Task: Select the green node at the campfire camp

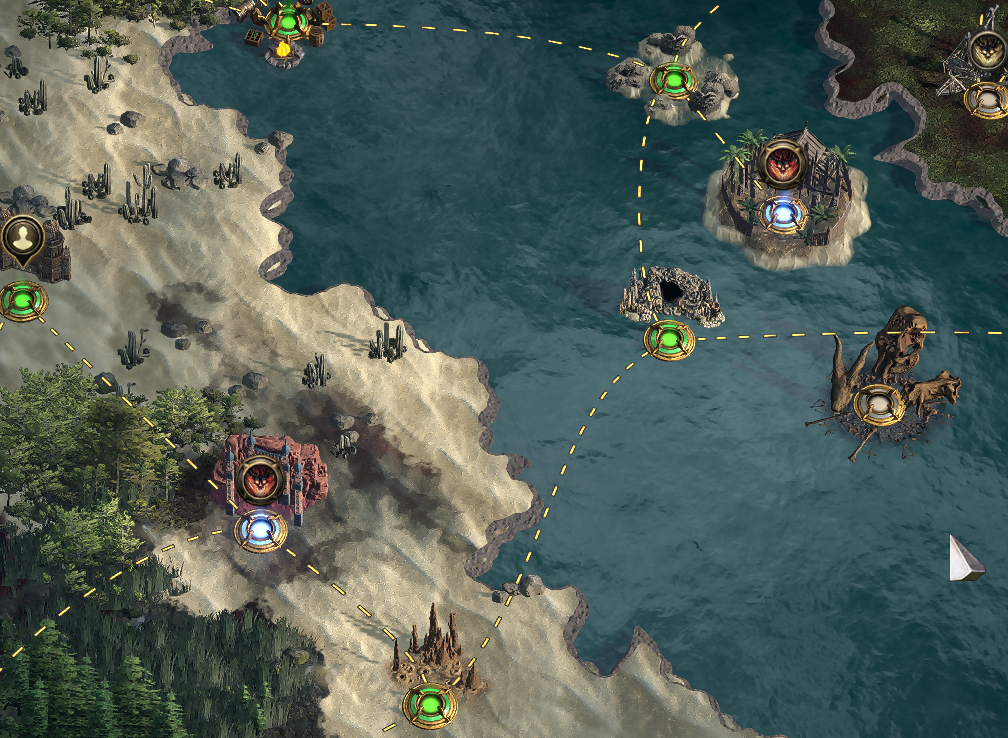Action: tap(287, 17)
